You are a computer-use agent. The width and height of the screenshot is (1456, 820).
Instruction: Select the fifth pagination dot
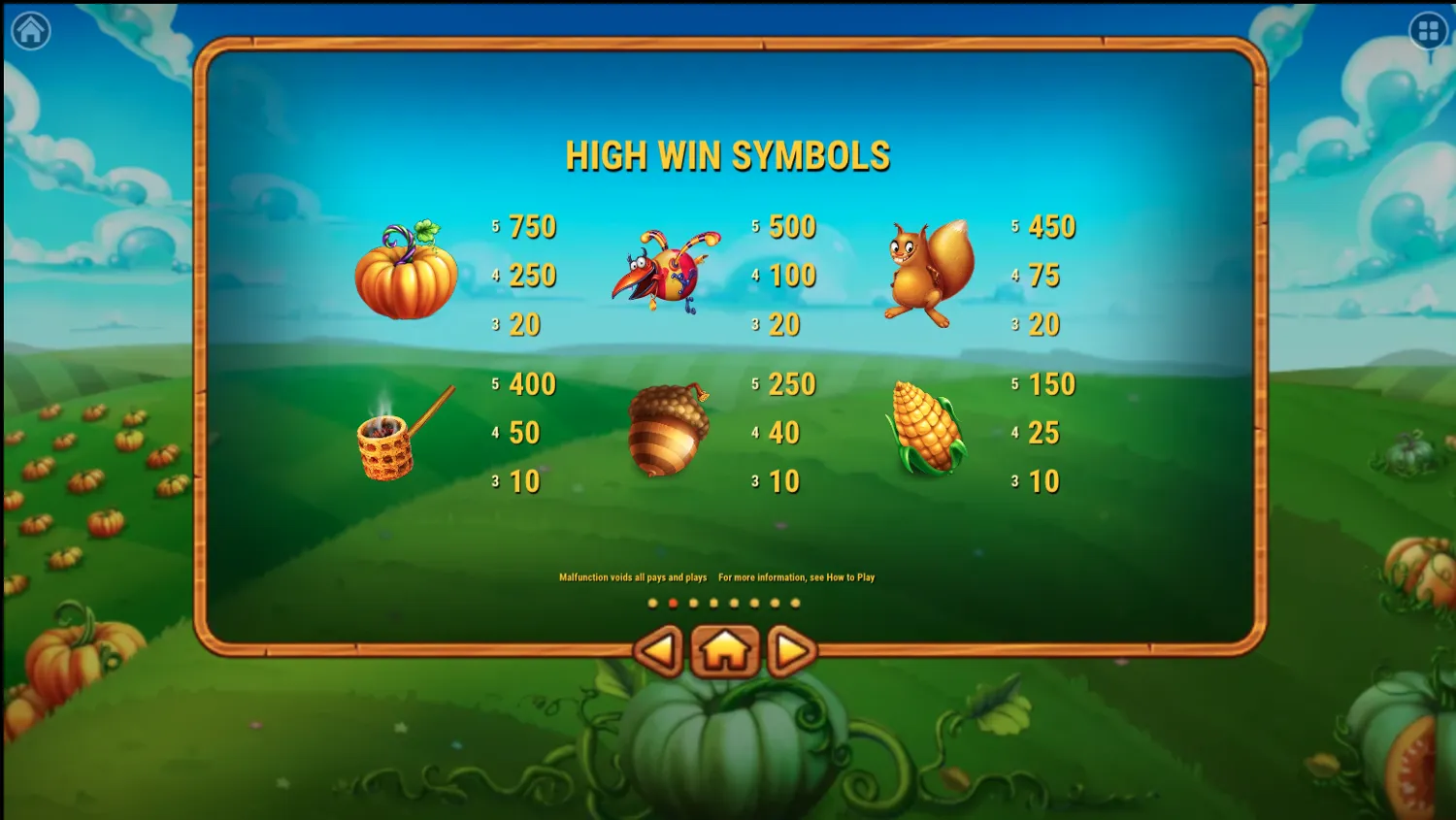pyautogui.click(x=734, y=602)
